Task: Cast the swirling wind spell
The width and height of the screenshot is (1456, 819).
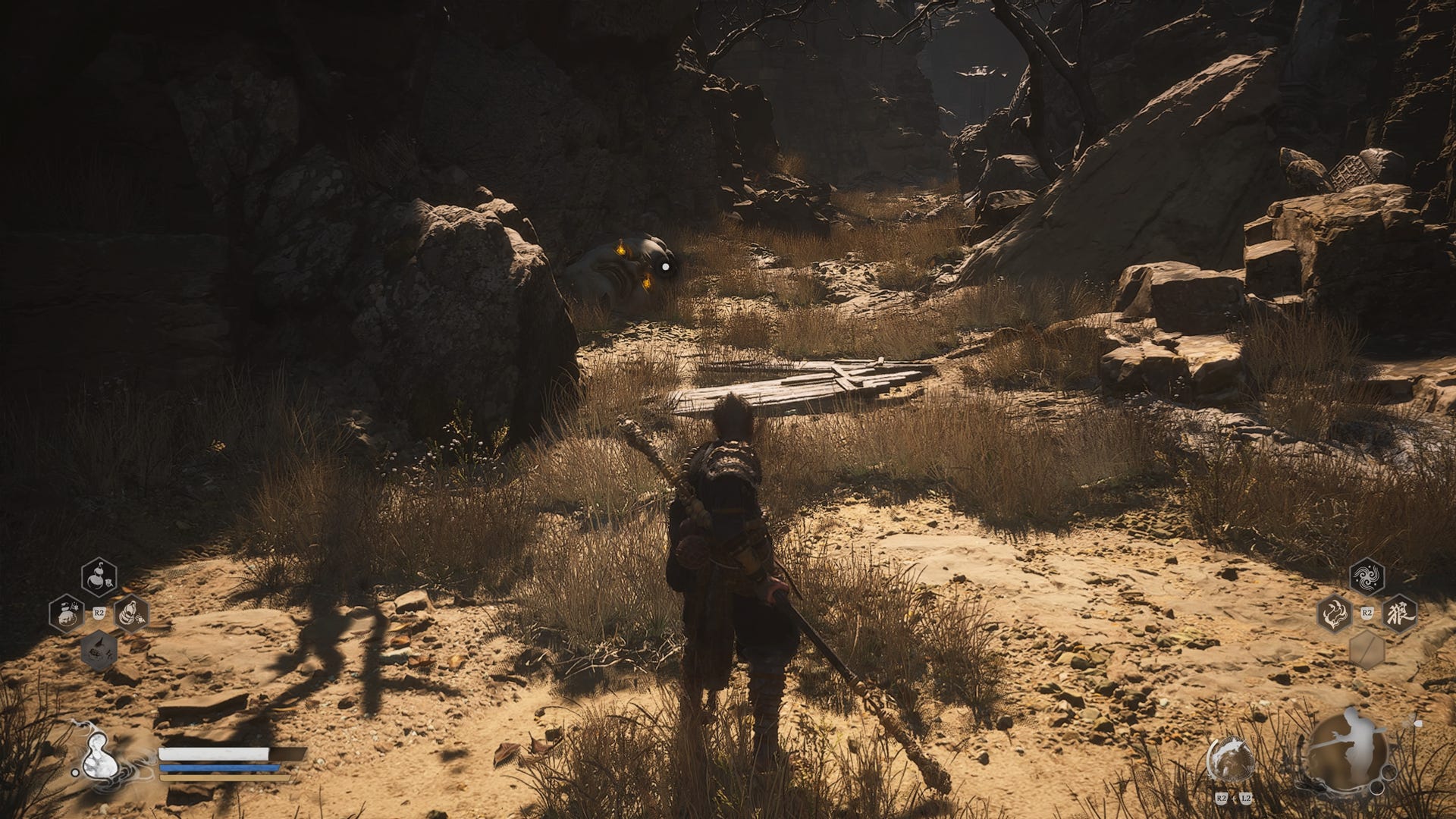Action: (x=1367, y=577)
